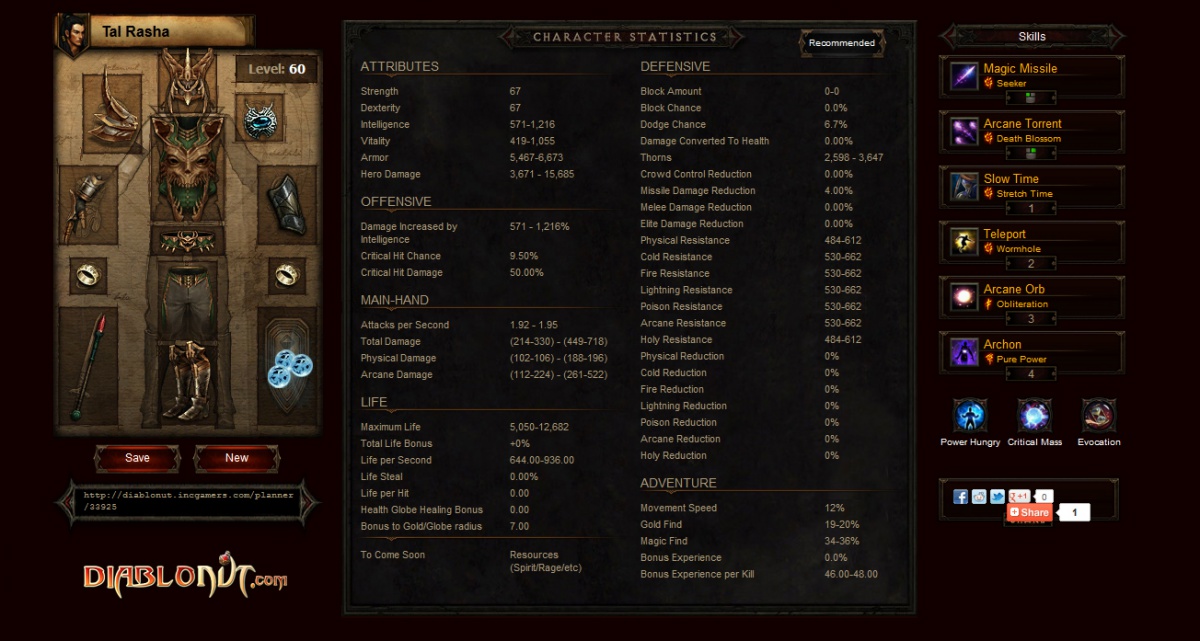Click the build planner URL field
1200x641 pixels.
[189, 501]
